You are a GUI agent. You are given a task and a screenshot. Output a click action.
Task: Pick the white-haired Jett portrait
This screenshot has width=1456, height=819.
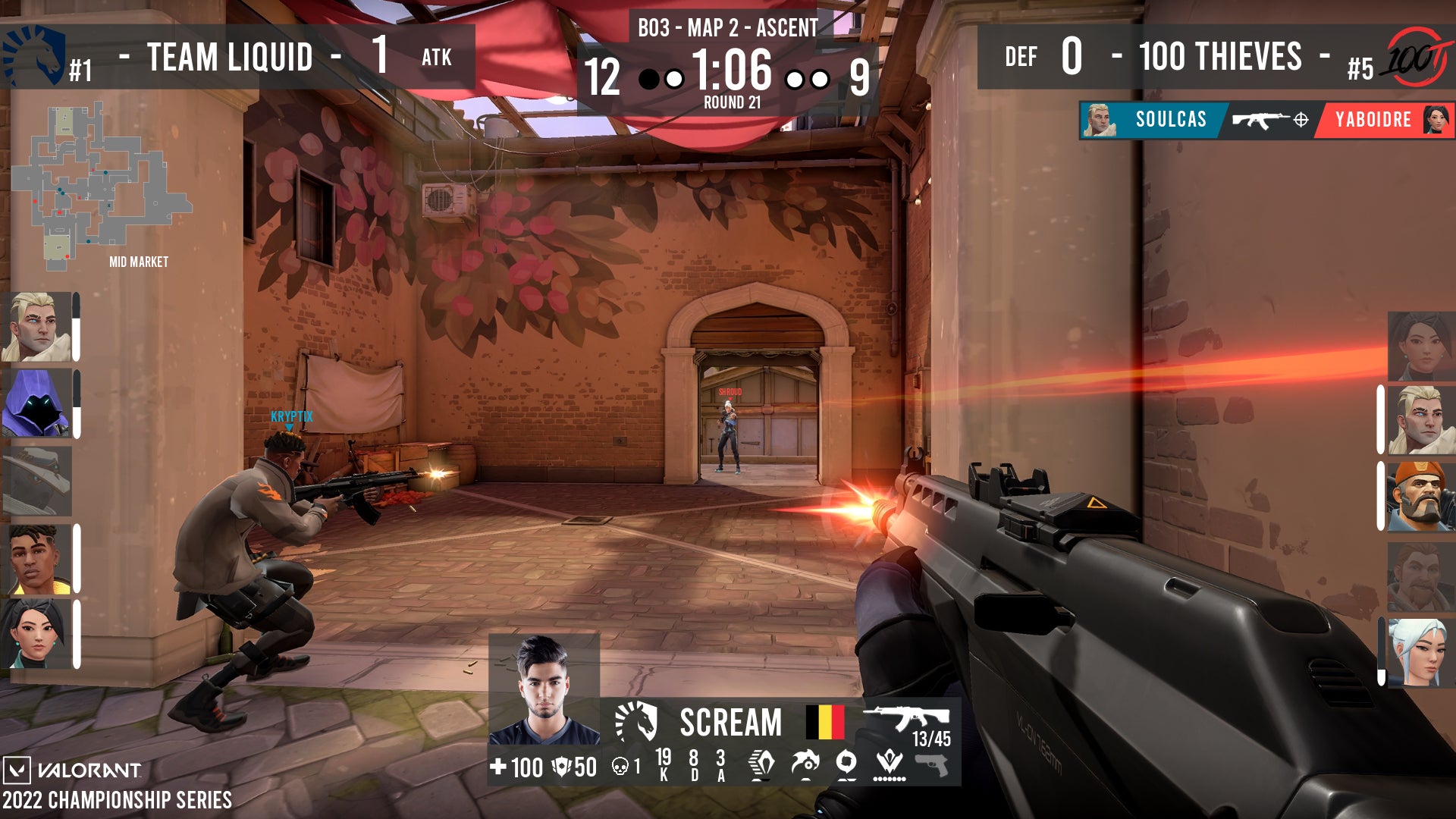pyautogui.click(x=1420, y=651)
